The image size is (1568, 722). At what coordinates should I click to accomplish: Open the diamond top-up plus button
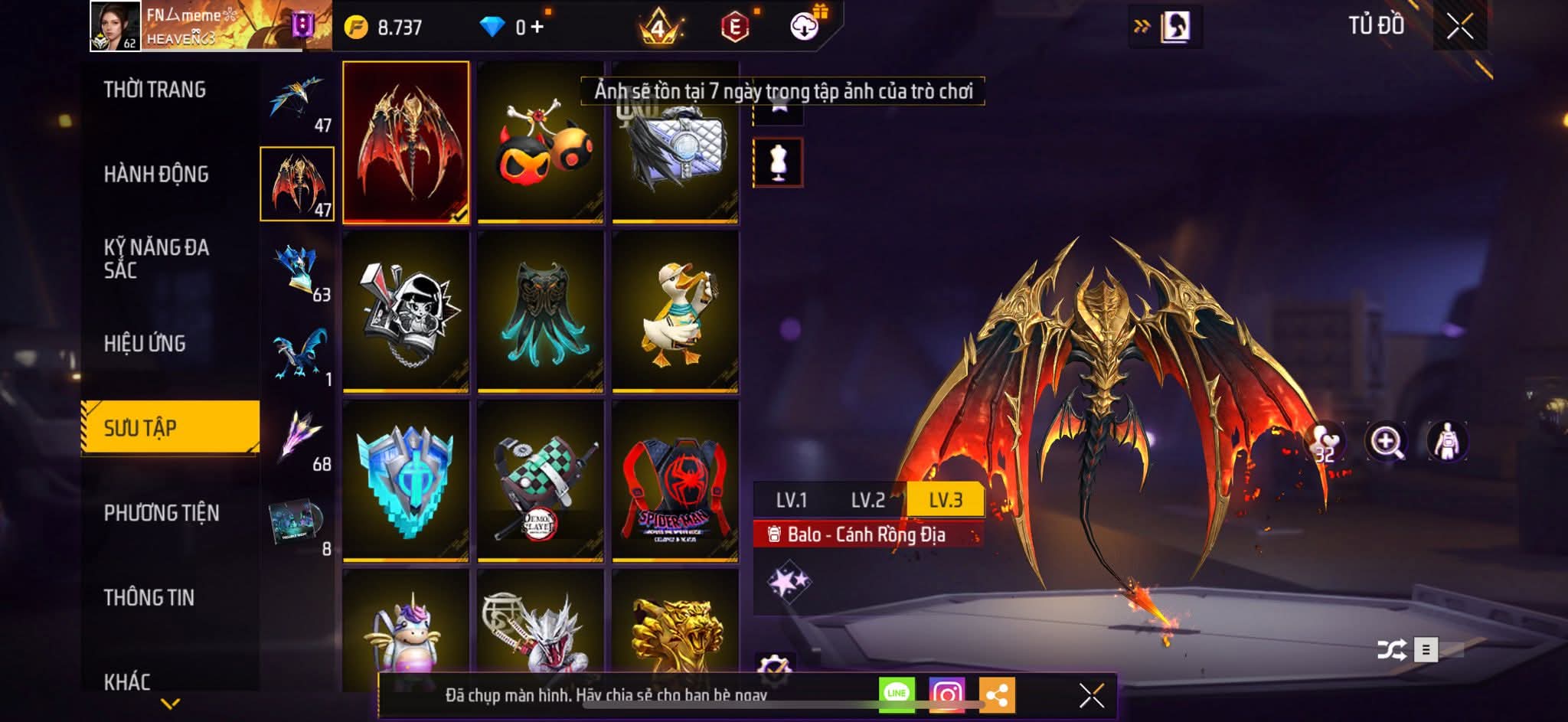[x=537, y=28]
